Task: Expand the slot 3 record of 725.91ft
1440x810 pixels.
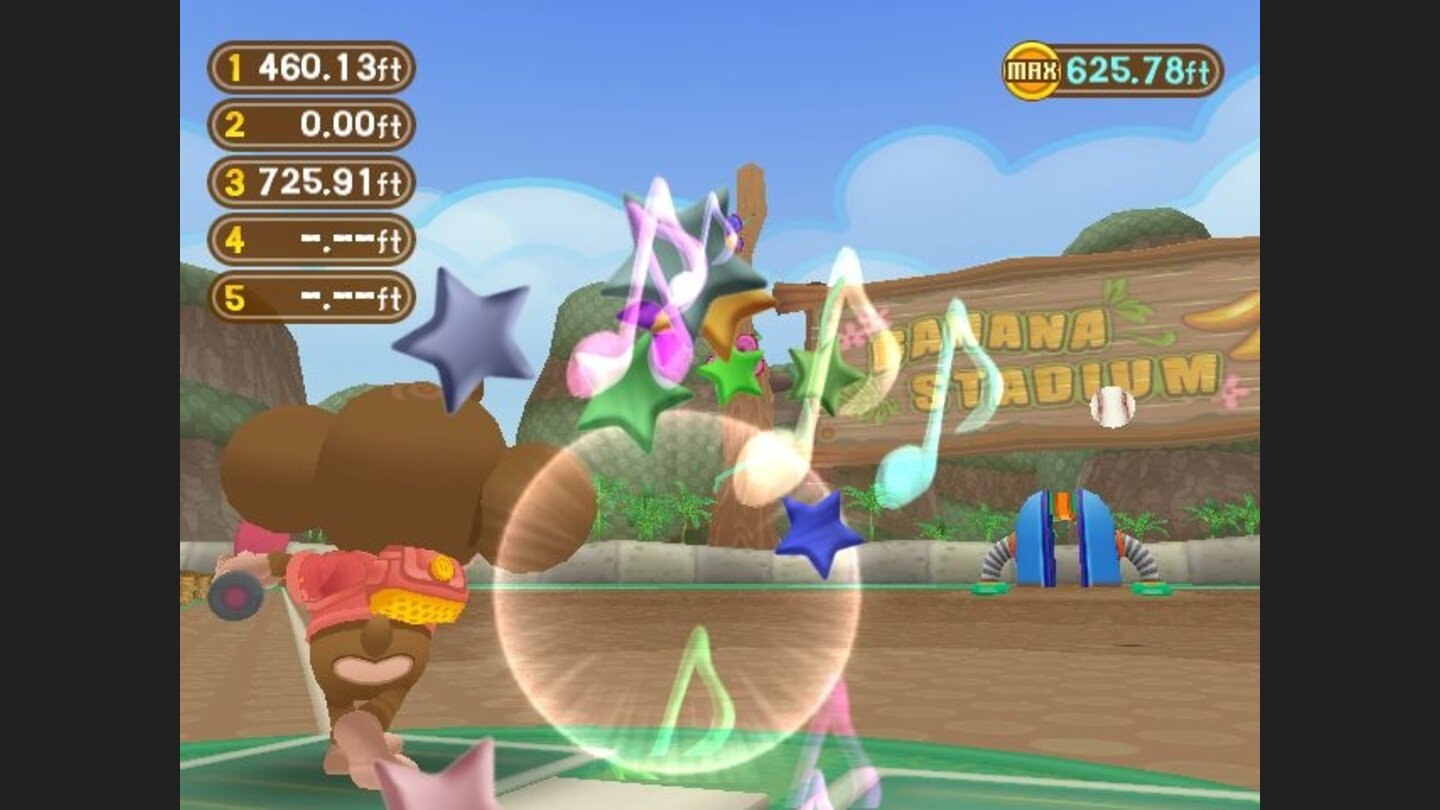Action: (310, 180)
